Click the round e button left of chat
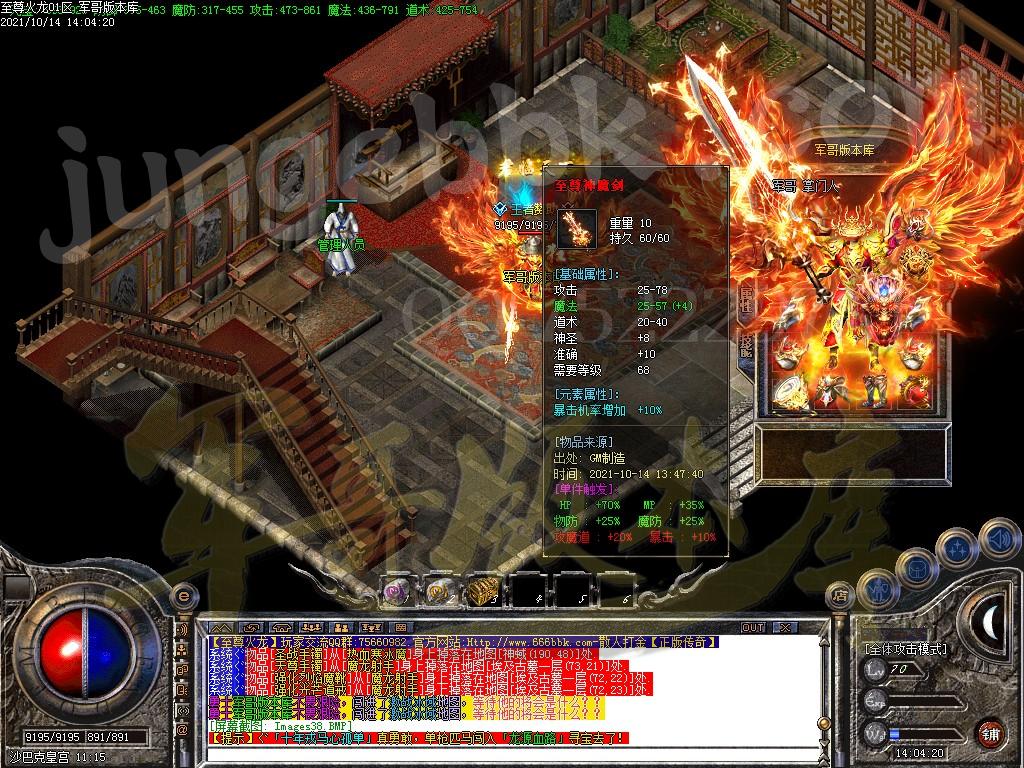The height and width of the screenshot is (768, 1024). 182,595
